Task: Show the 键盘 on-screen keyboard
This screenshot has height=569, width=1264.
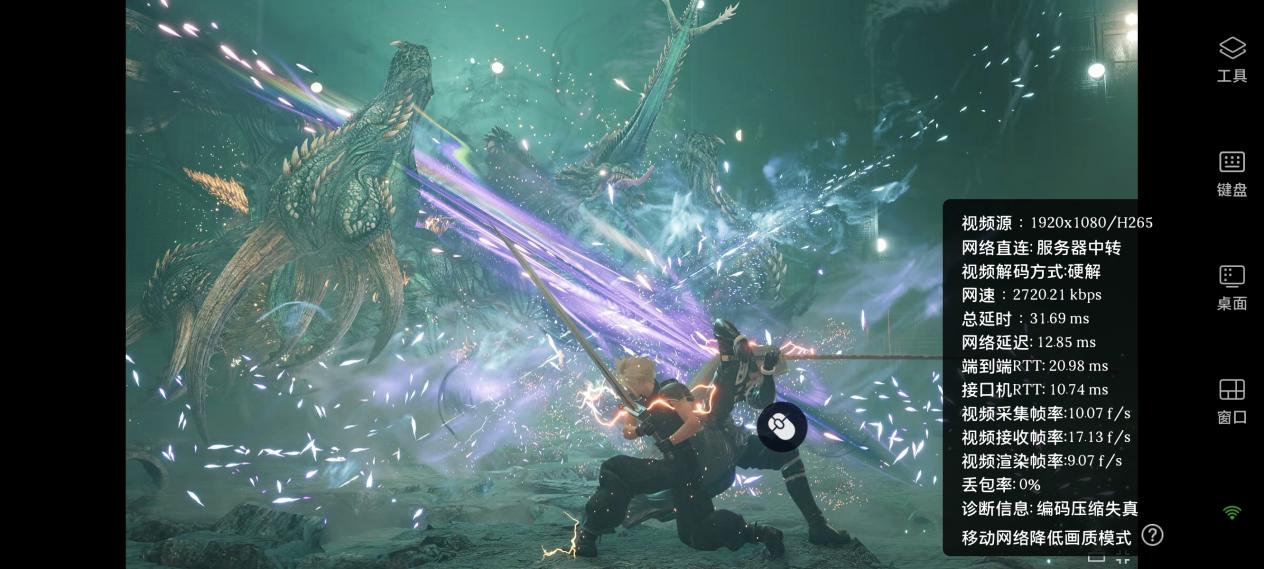Action: point(1231,172)
